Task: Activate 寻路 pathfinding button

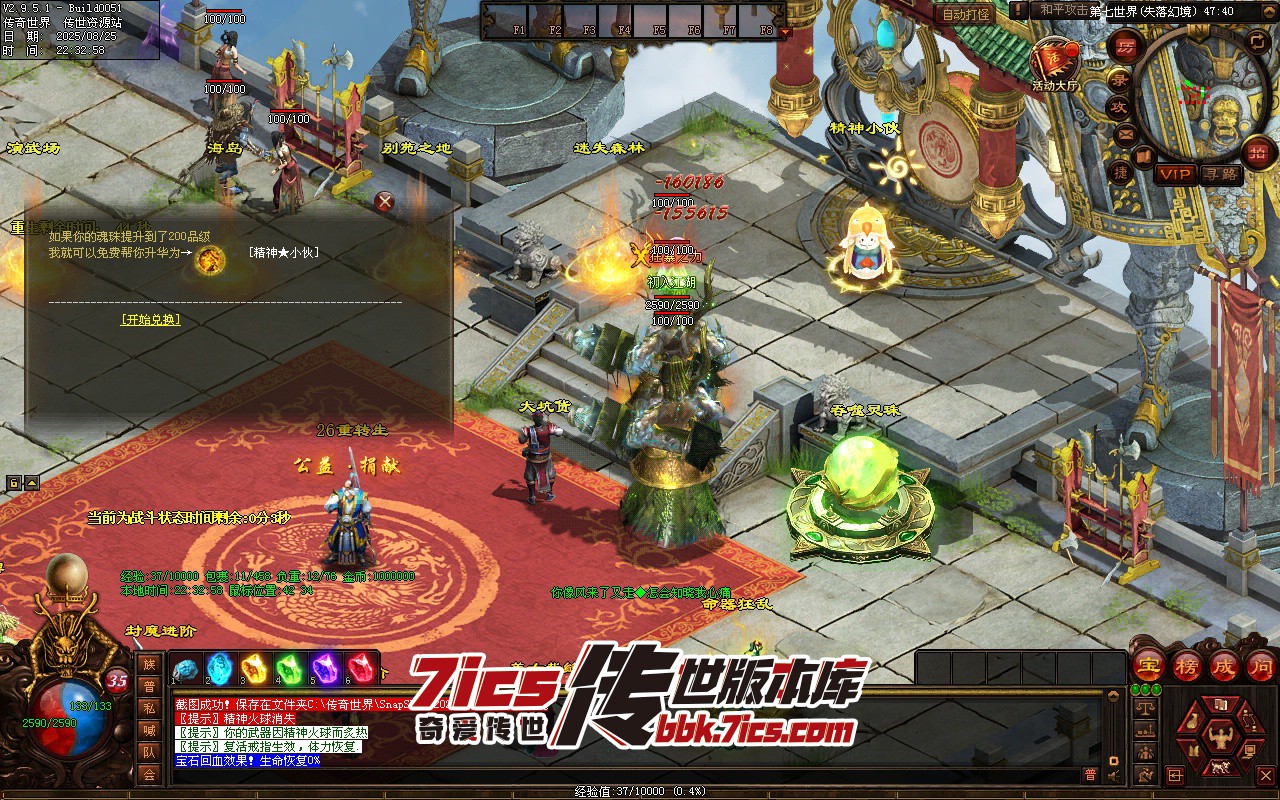Action: tap(1221, 174)
